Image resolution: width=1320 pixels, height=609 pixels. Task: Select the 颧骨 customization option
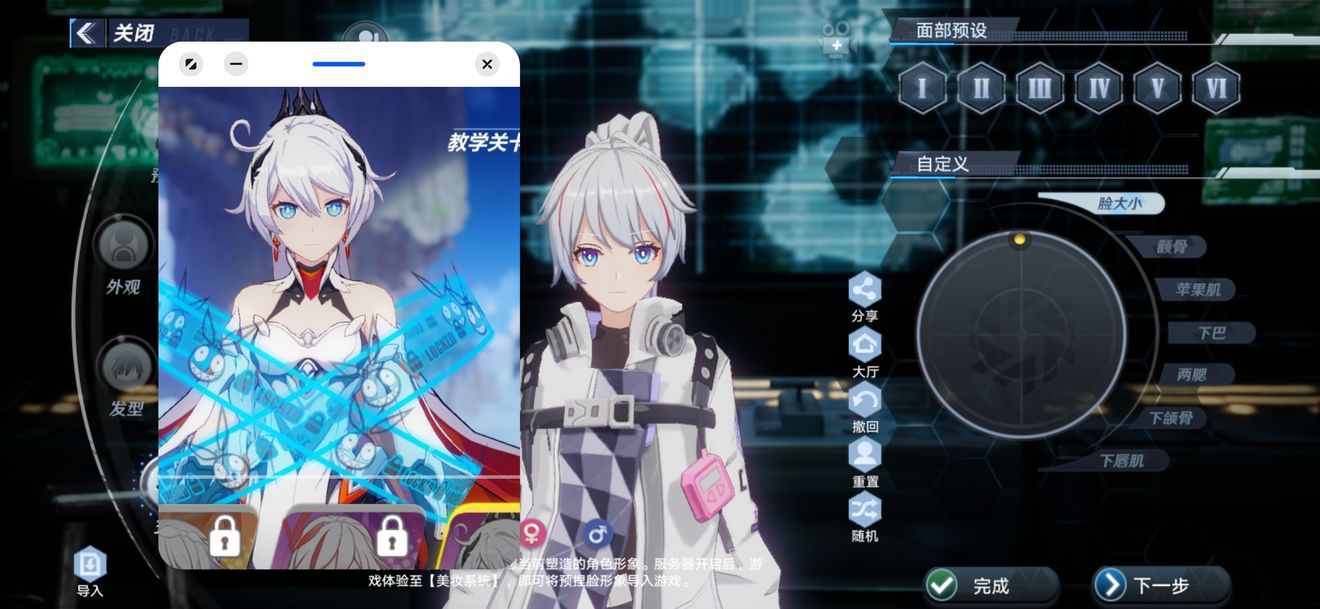[1171, 247]
